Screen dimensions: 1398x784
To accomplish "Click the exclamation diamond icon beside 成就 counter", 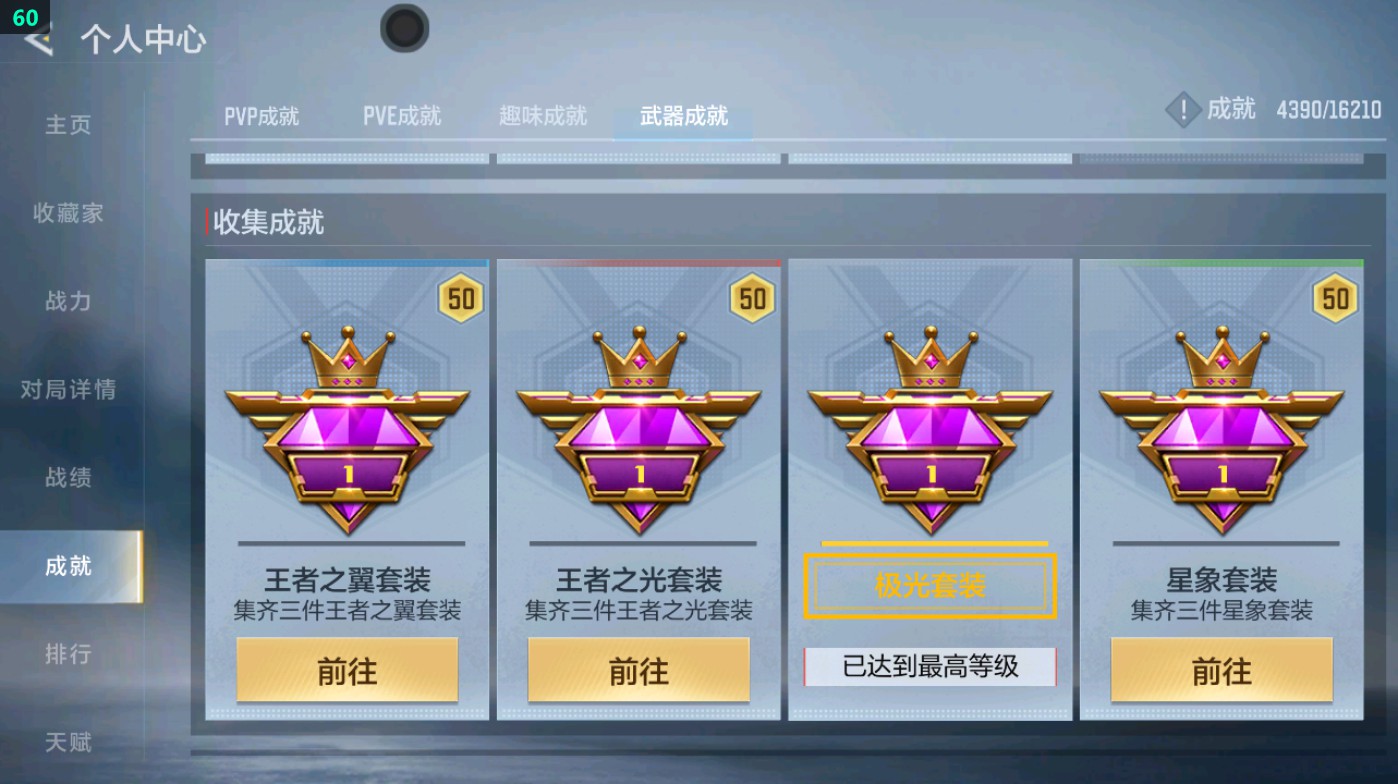I will click(1185, 110).
